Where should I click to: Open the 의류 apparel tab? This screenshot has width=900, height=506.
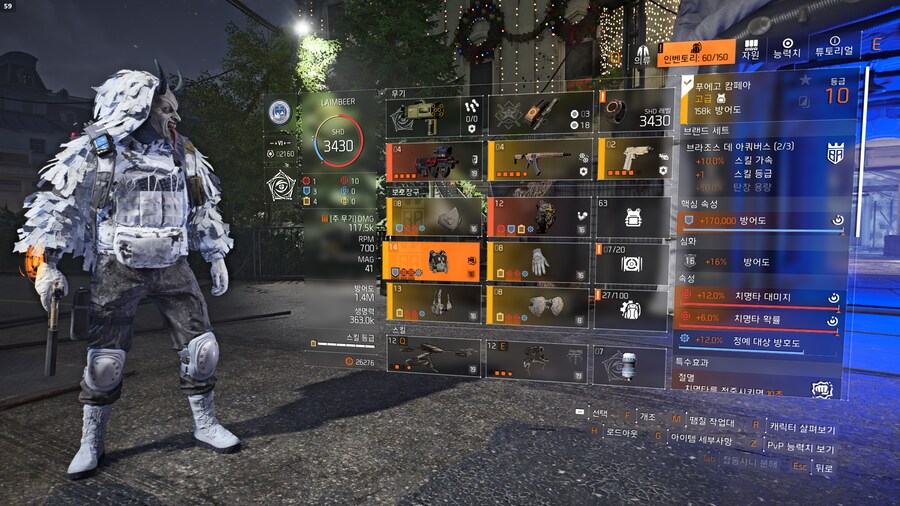coord(641,53)
